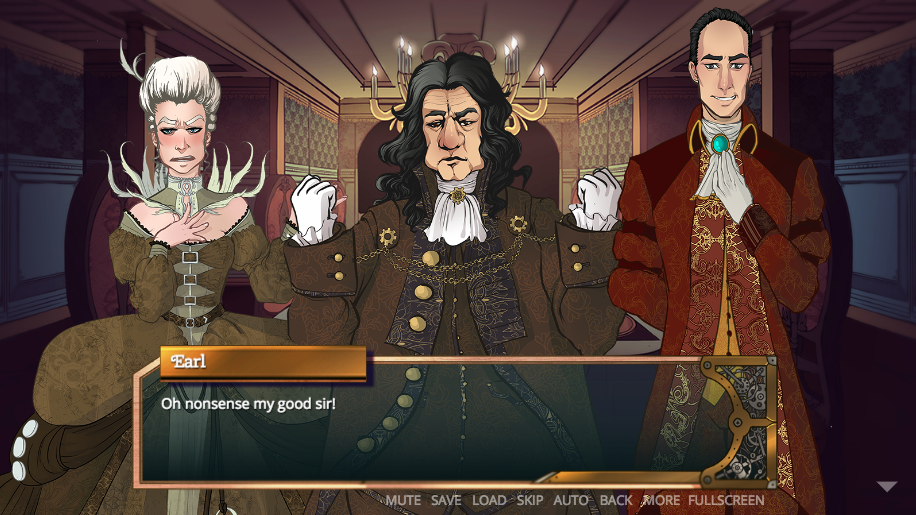916x515 pixels.
Task: Open the Load menu
Action: pos(489,500)
